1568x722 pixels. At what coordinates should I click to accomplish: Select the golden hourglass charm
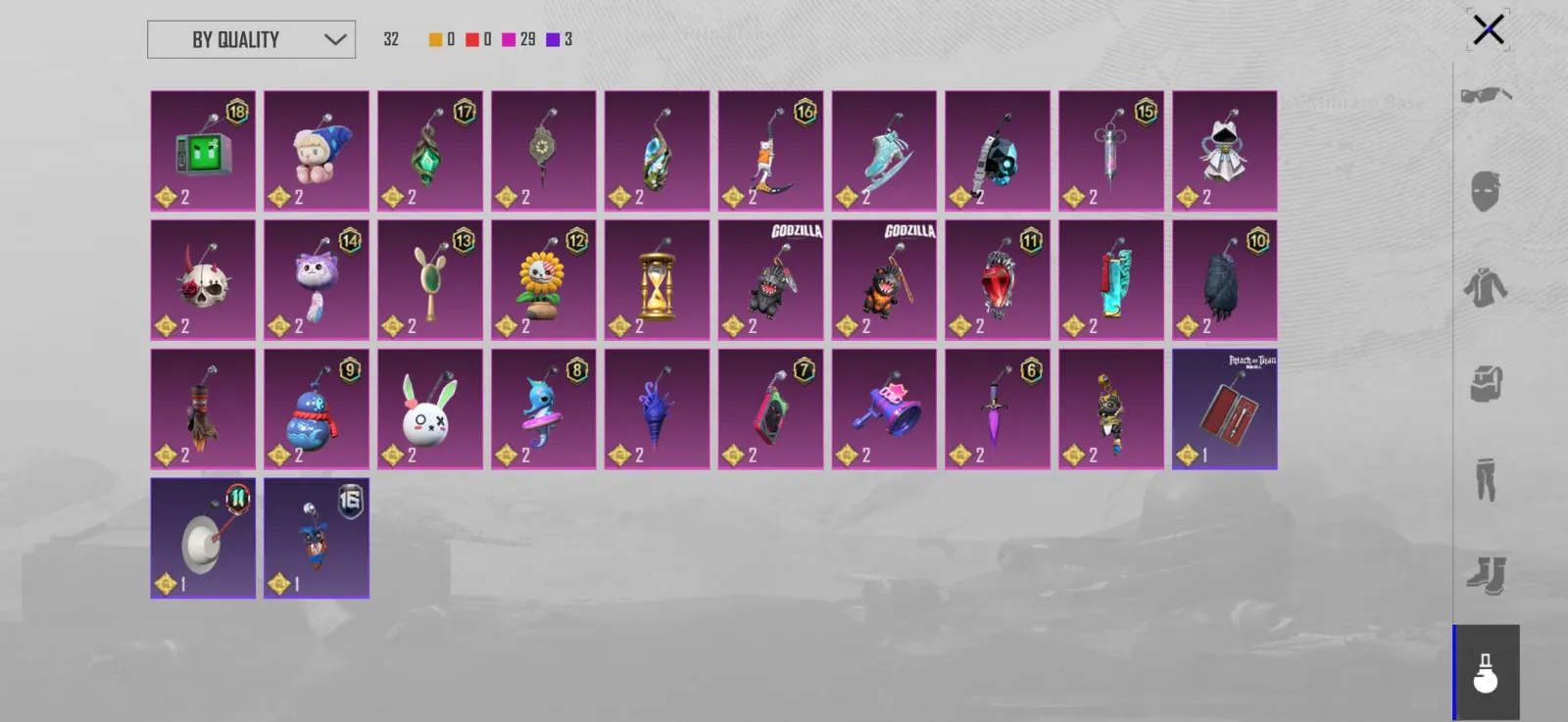click(658, 280)
